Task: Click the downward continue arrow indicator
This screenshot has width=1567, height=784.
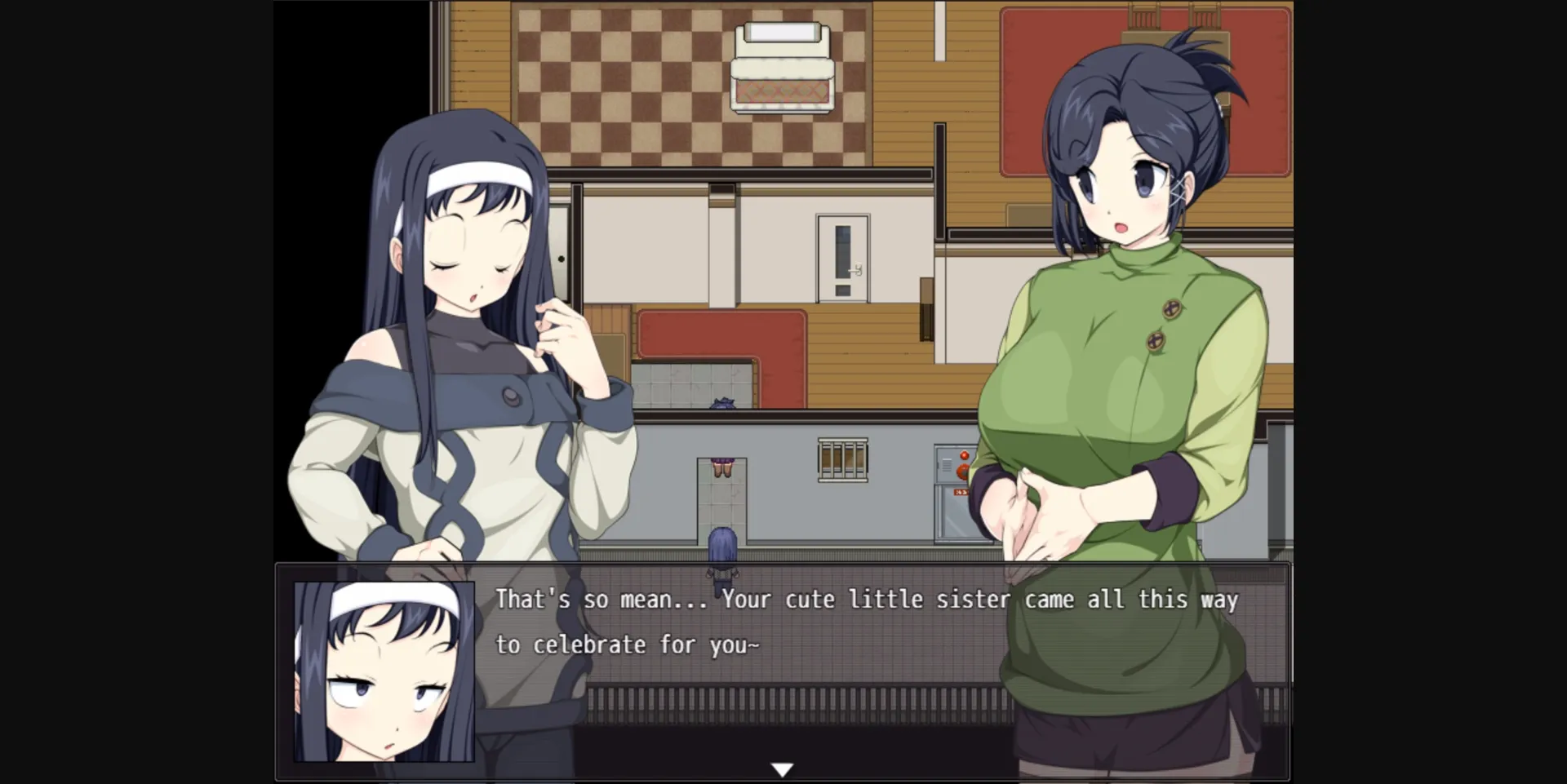Action: click(x=782, y=767)
